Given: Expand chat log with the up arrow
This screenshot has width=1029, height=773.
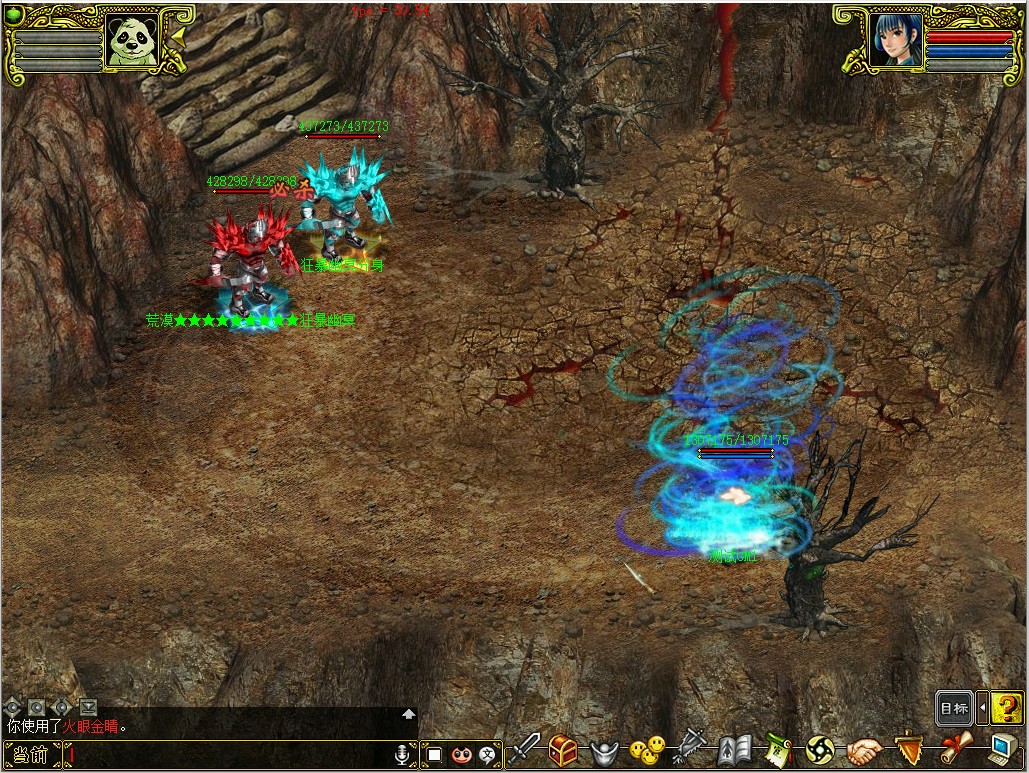Looking at the screenshot, I should click(408, 714).
